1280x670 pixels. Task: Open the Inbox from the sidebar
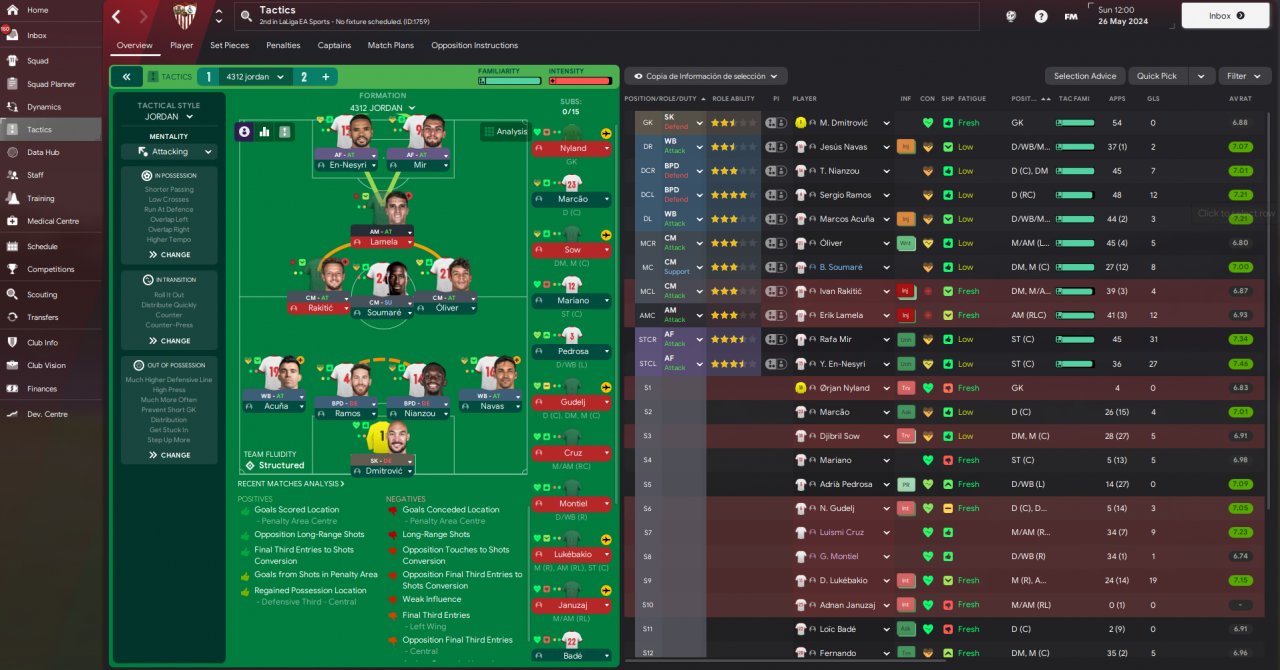(37, 36)
